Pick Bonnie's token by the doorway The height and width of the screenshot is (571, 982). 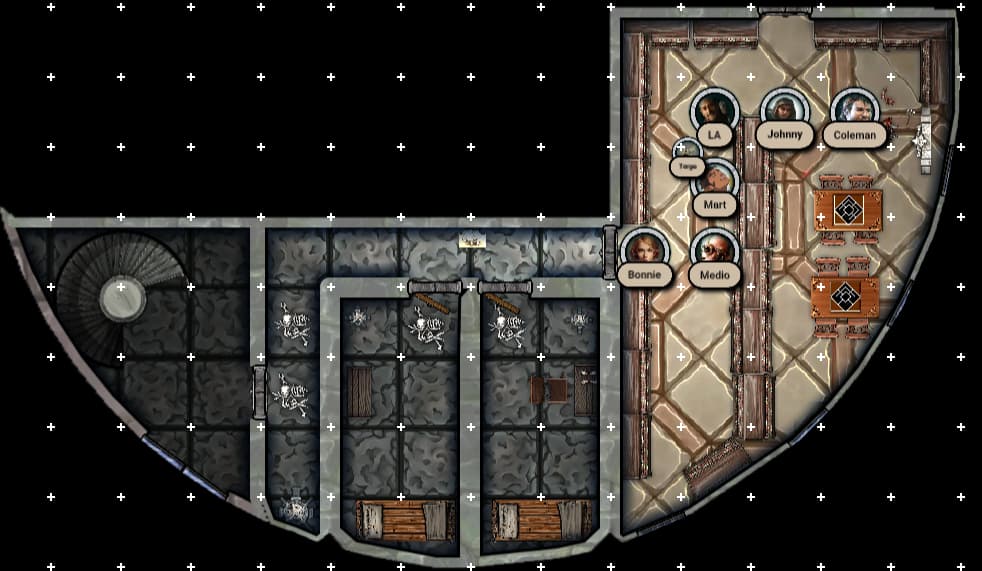click(x=644, y=250)
